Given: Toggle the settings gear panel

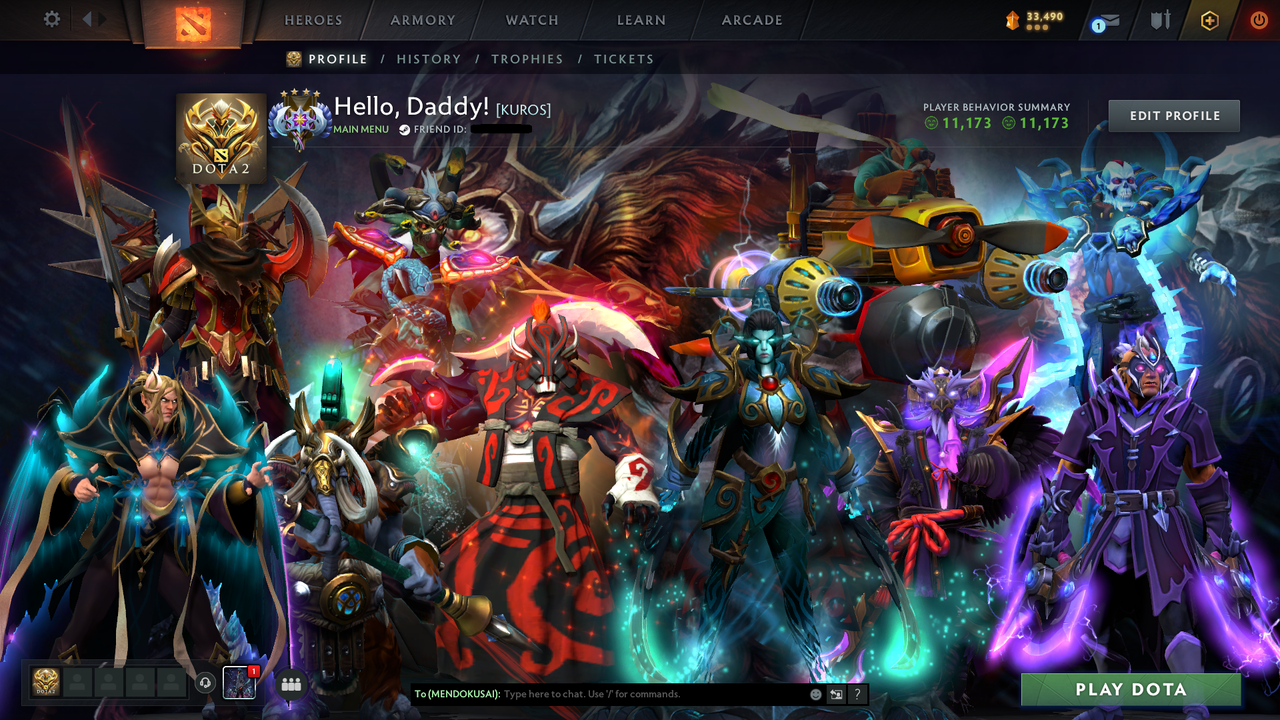Looking at the screenshot, I should click(x=52, y=19).
